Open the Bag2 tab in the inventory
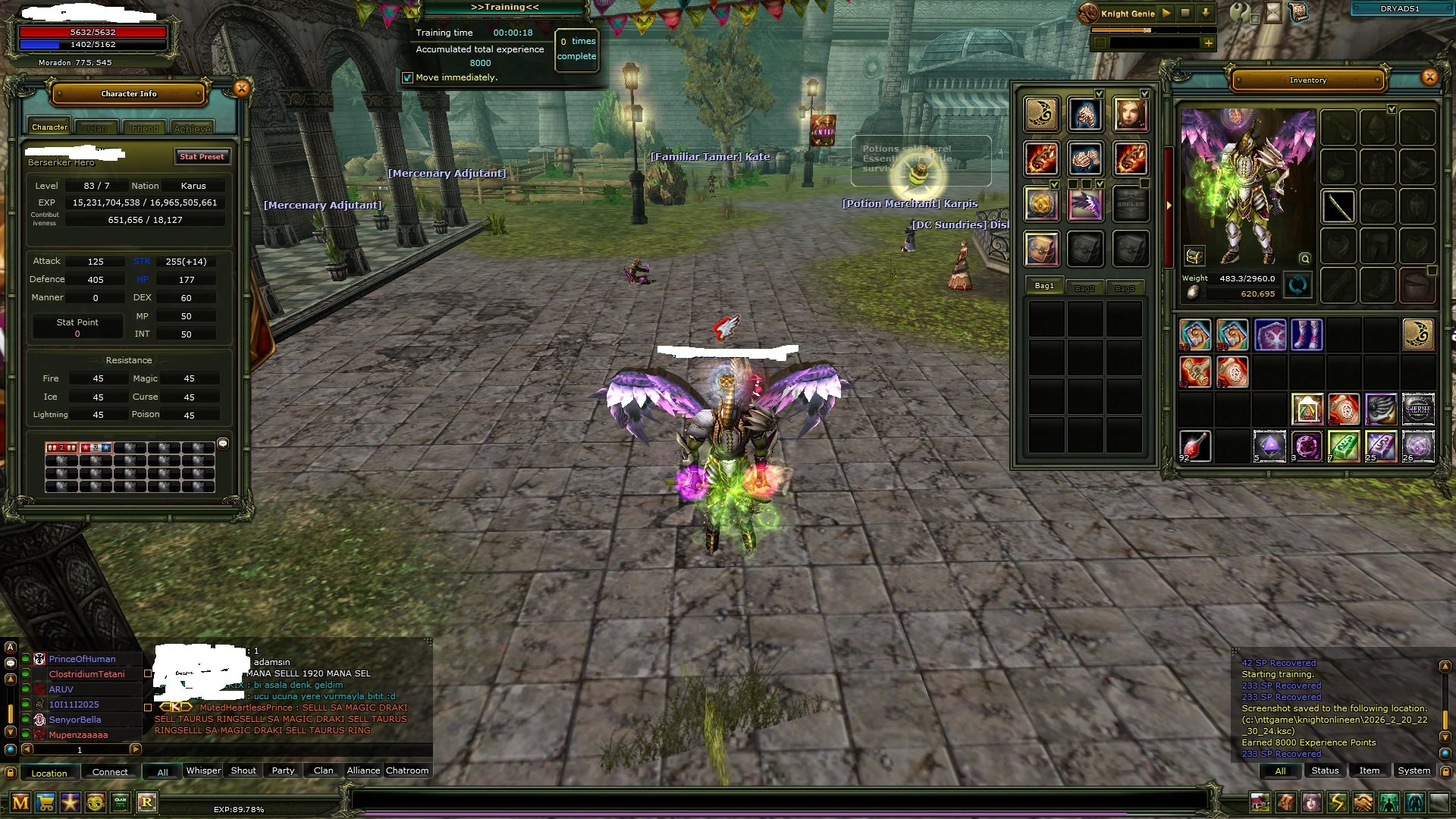The image size is (1456, 819). click(x=1084, y=287)
